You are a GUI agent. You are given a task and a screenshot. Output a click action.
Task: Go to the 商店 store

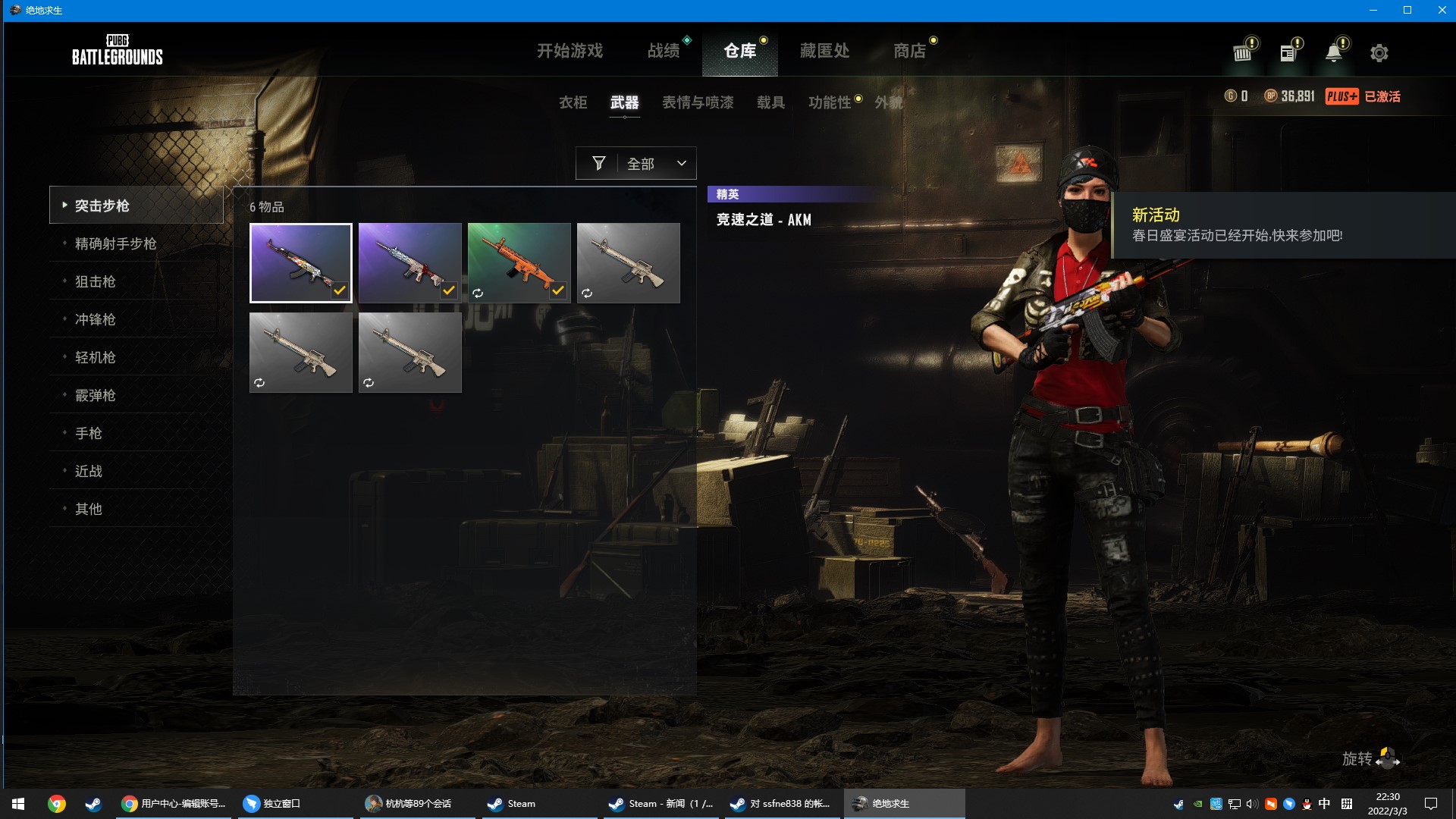[909, 51]
